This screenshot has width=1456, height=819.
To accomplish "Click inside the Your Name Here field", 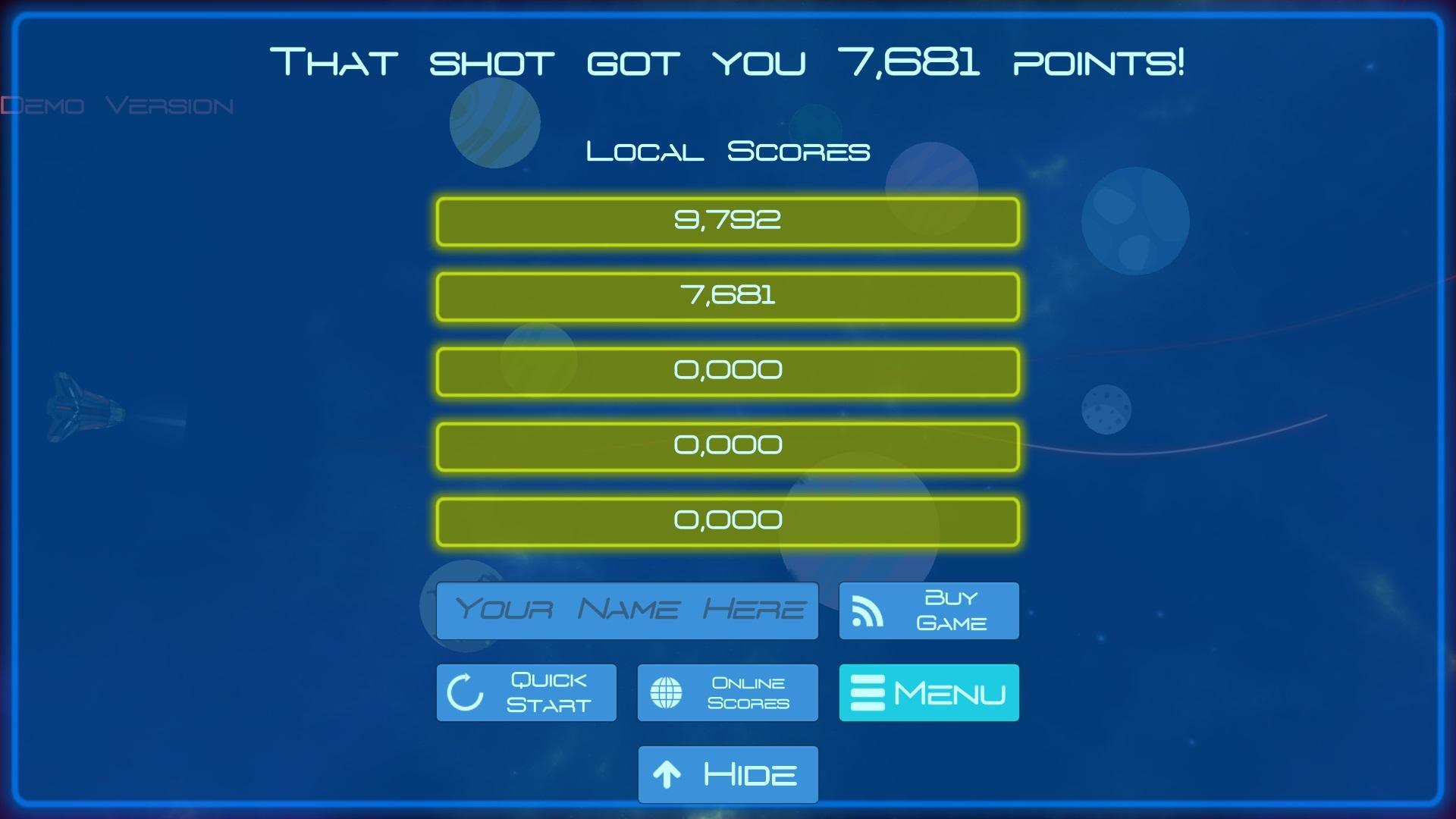I will [628, 610].
